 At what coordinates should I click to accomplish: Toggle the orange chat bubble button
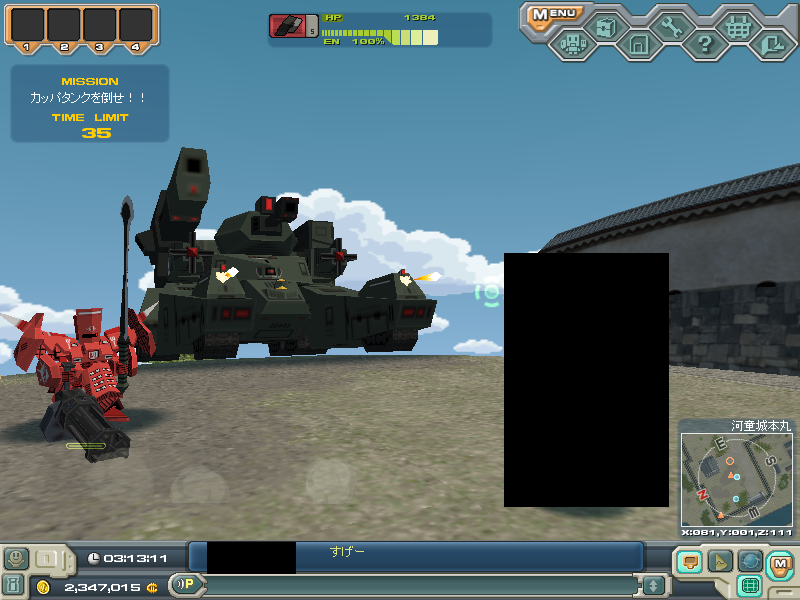coord(689,561)
